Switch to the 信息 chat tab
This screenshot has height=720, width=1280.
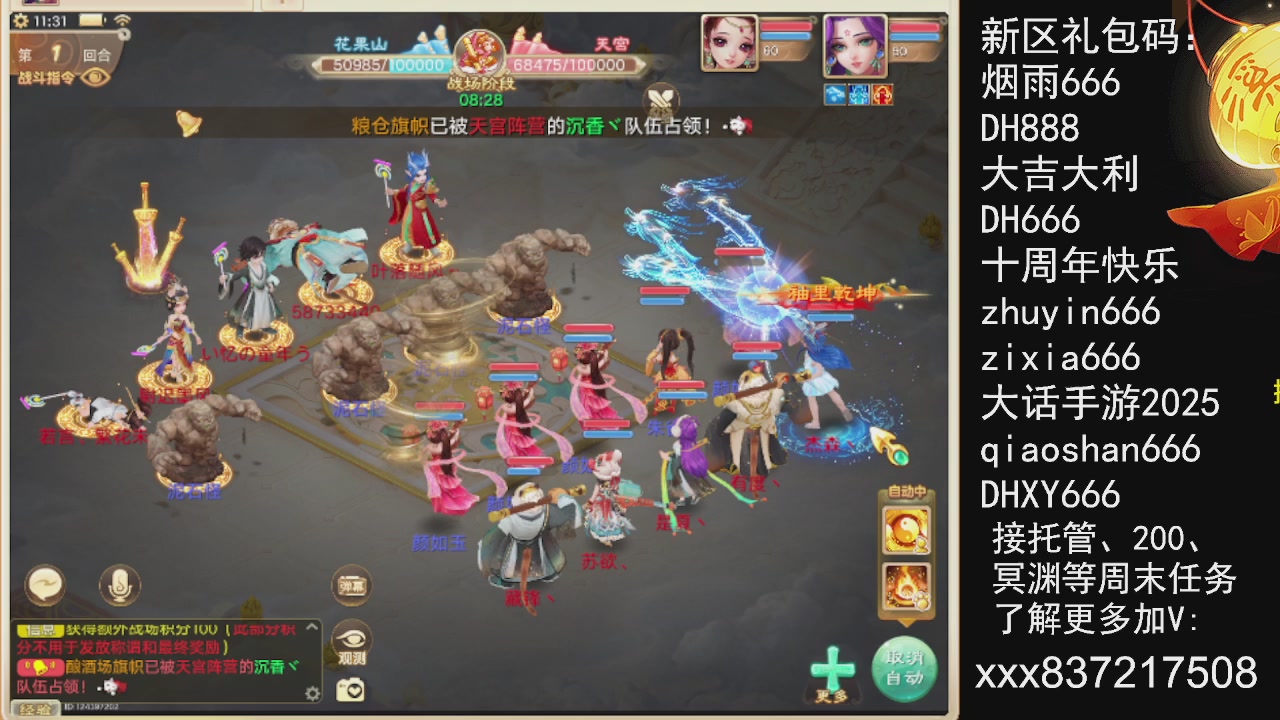[x=39, y=628]
